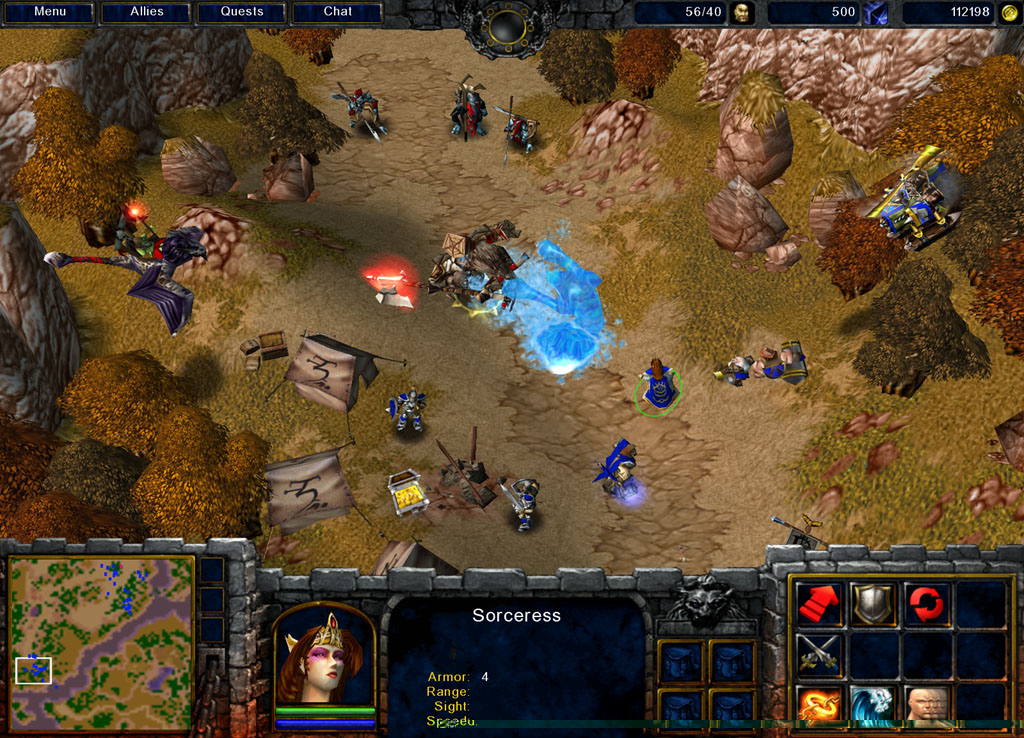The image size is (1024, 738).
Task: Click on the minimap terrain view
Action: click(101, 629)
